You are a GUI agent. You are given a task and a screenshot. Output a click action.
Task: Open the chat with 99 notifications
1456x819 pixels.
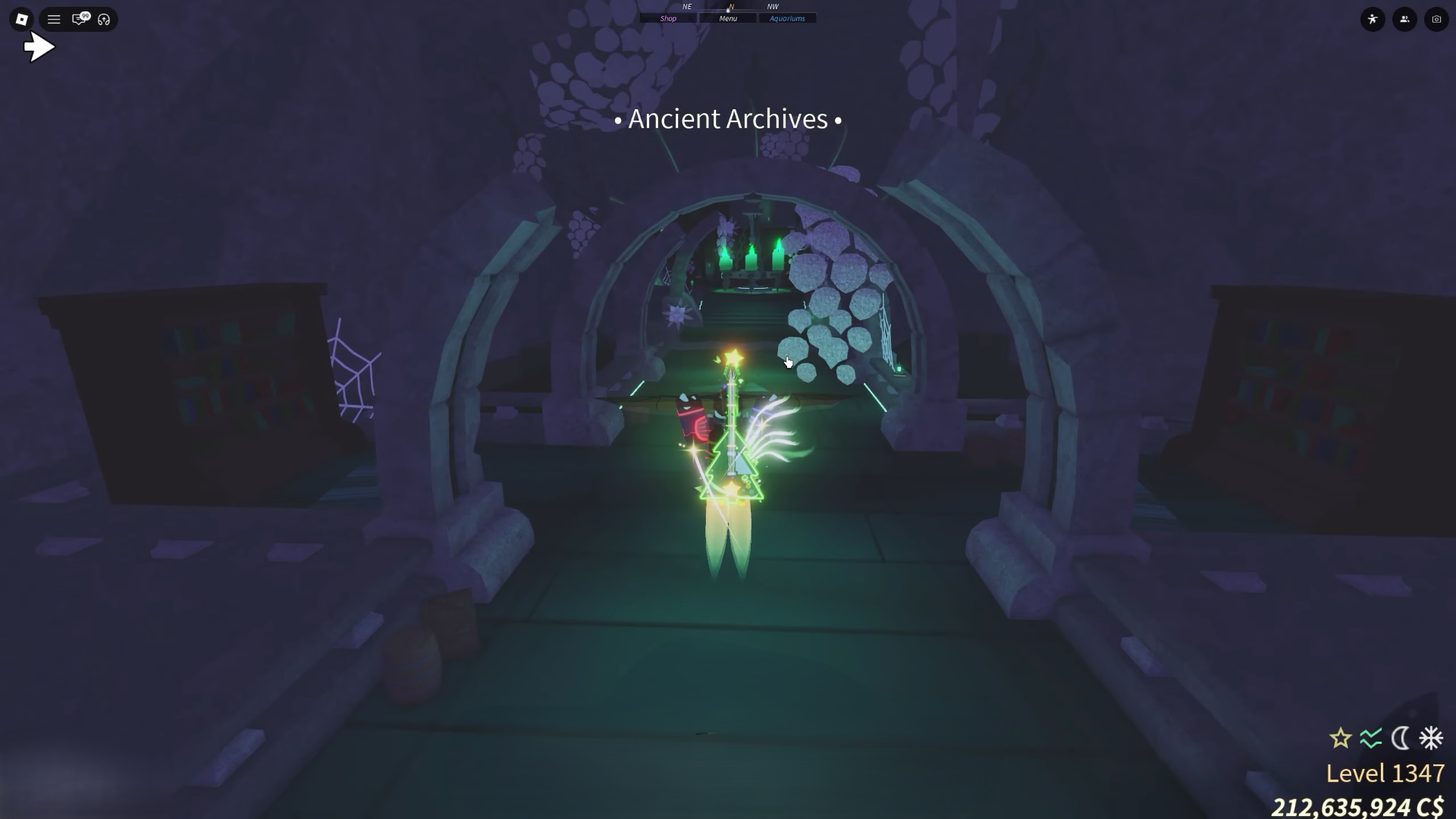[x=79, y=19]
